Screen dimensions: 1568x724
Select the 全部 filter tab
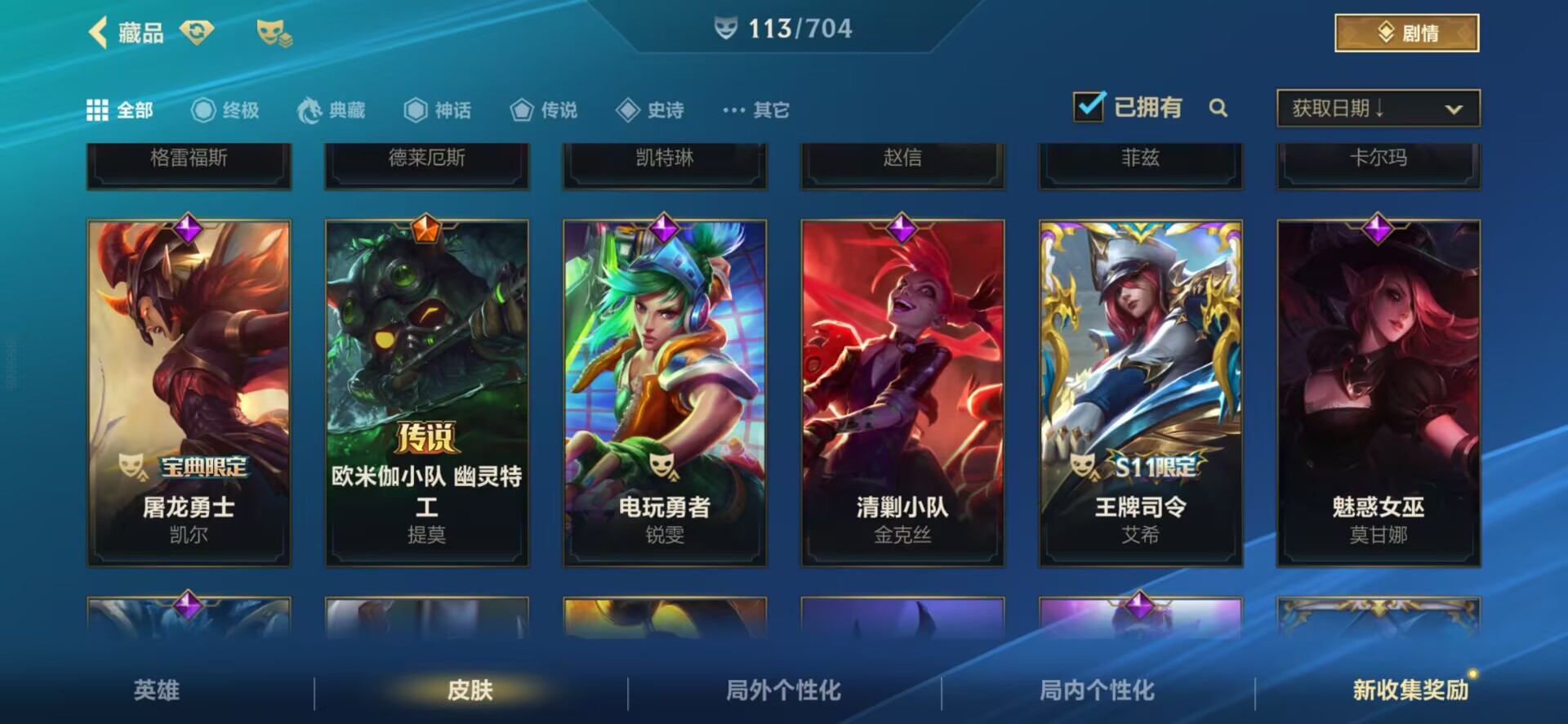pyautogui.click(x=120, y=110)
